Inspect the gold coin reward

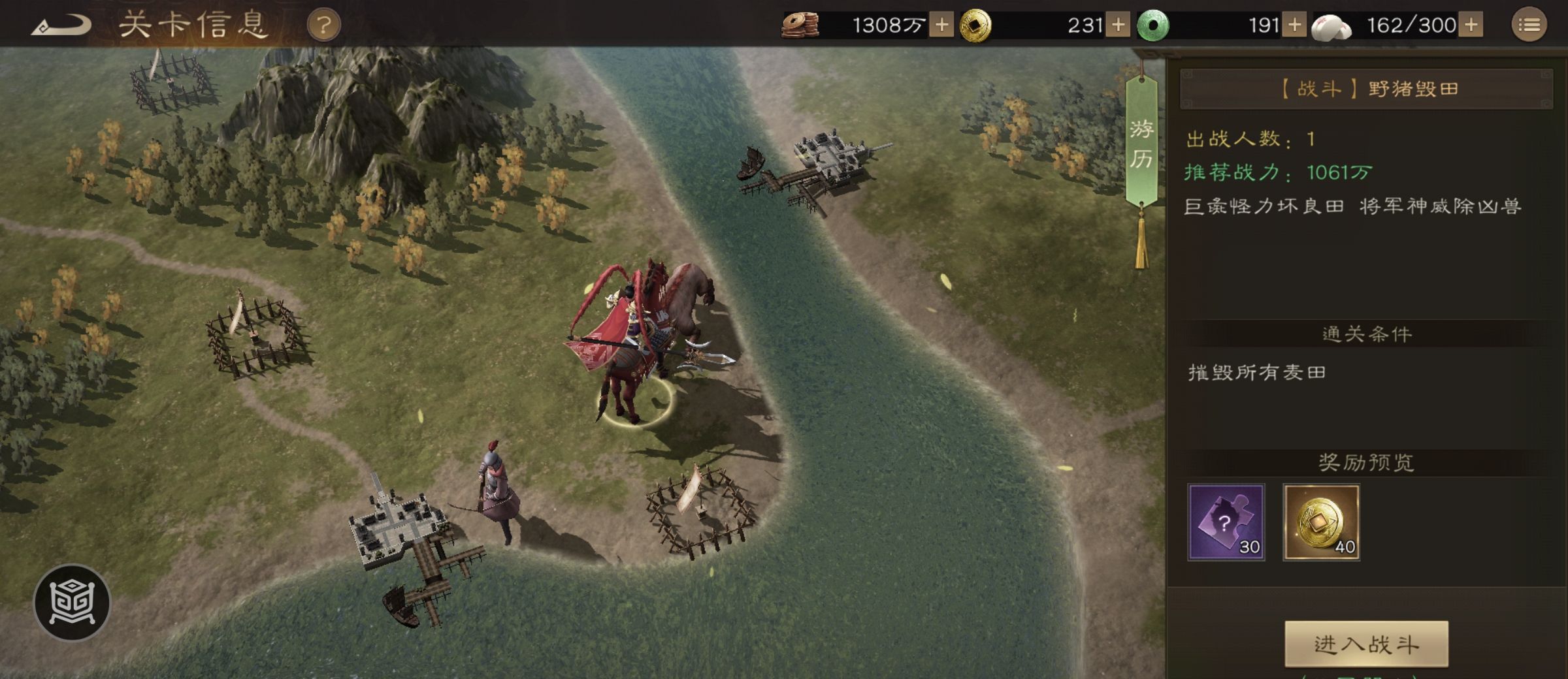pos(1321,522)
